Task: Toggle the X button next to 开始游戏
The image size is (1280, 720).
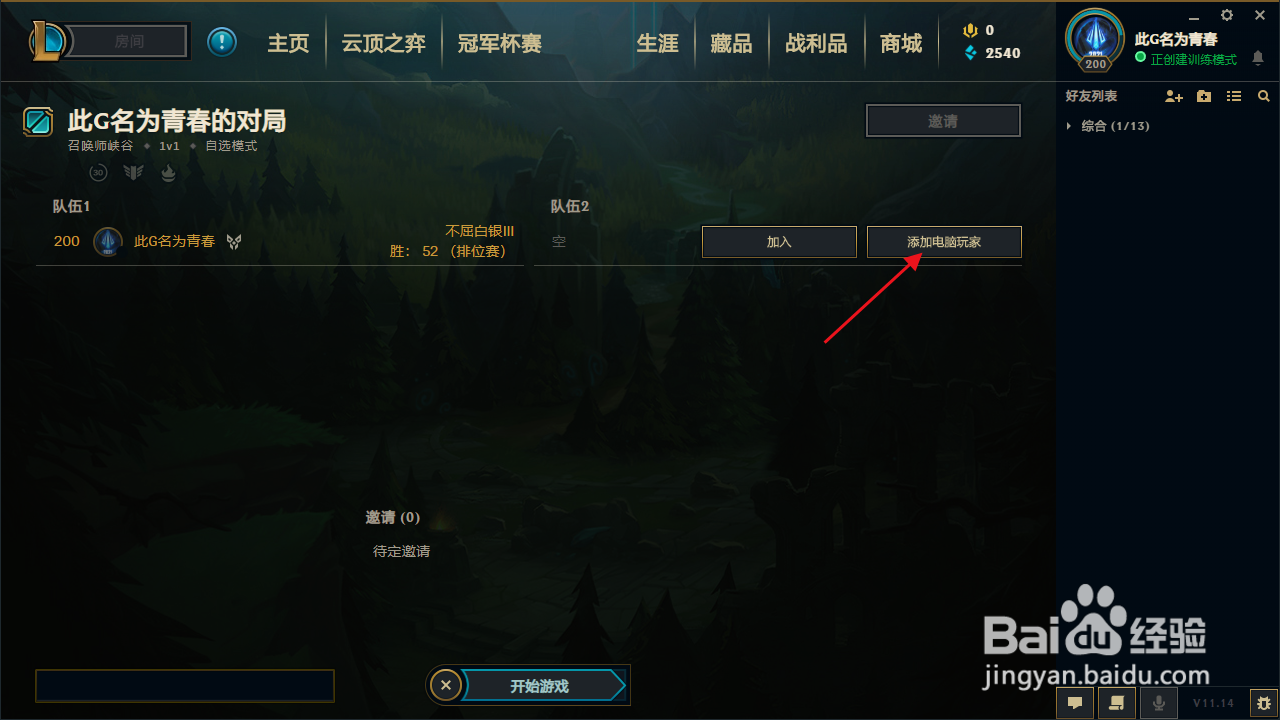Action: 446,684
